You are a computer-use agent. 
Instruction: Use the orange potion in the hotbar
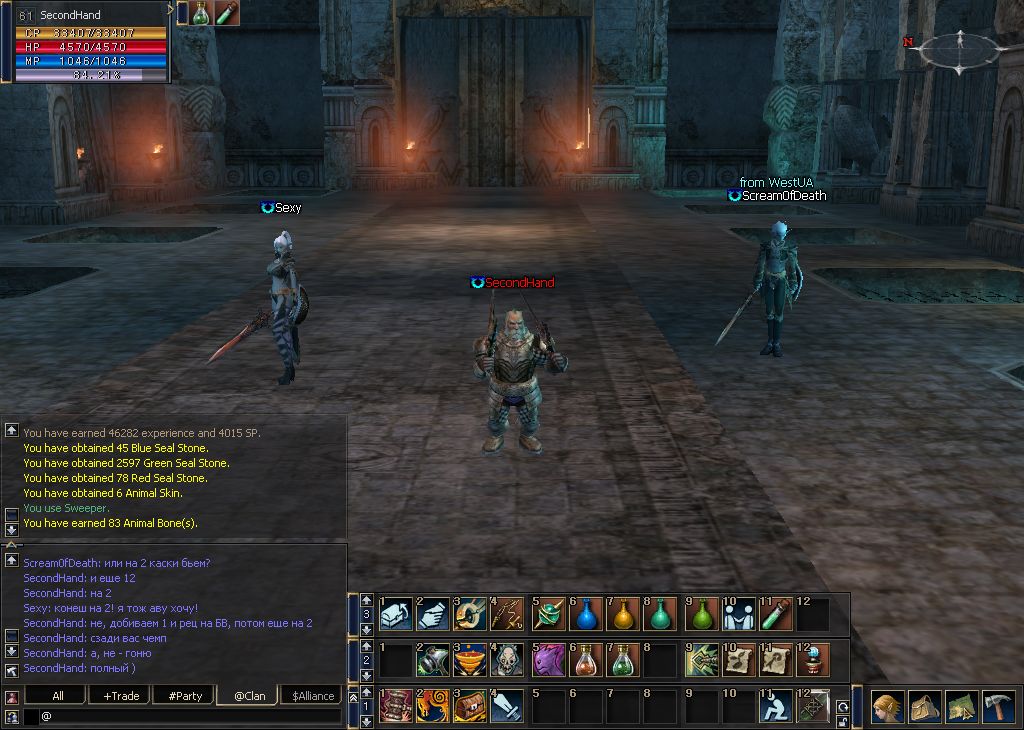pos(624,614)
